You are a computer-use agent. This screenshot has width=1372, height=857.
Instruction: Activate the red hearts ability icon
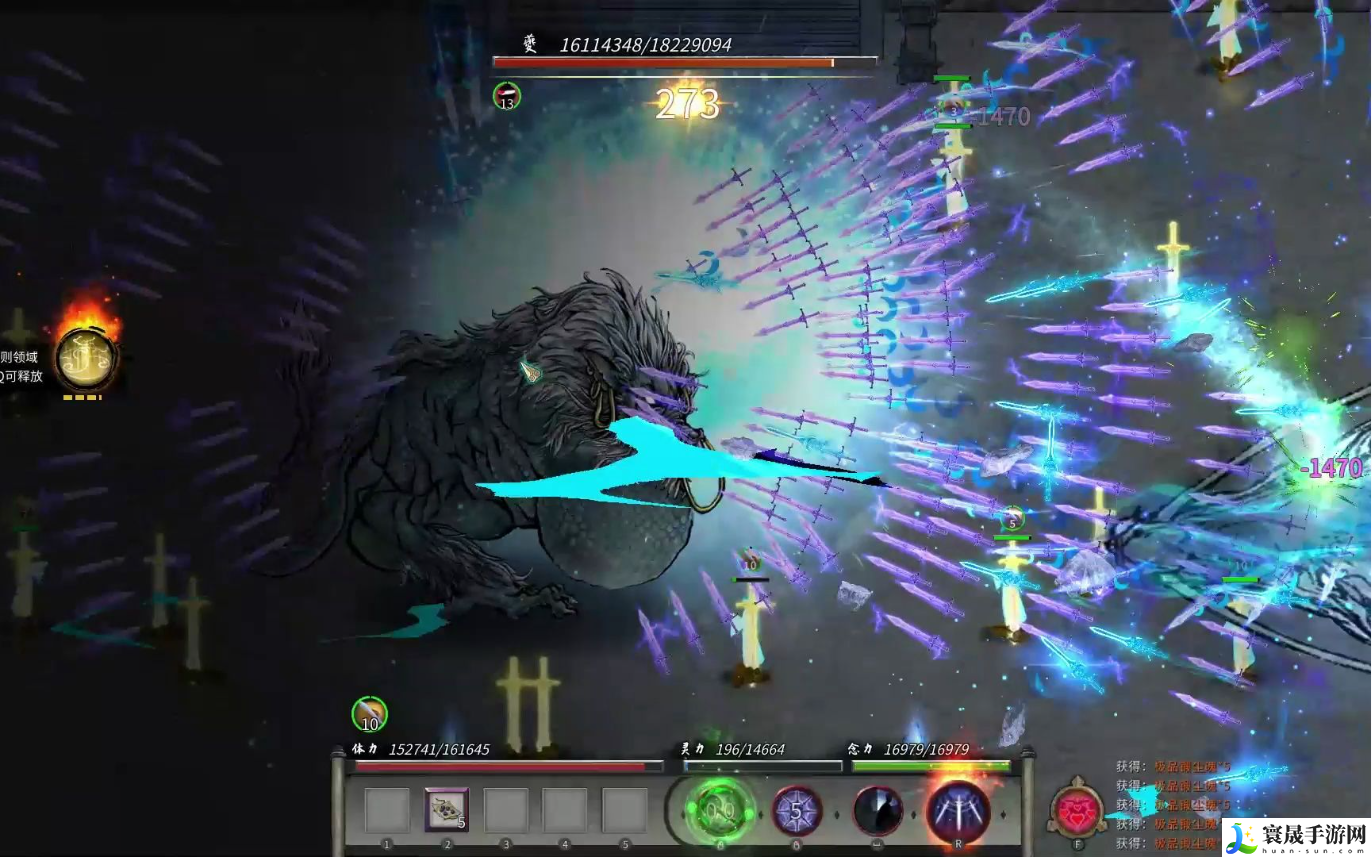[x=1077, y=811]
